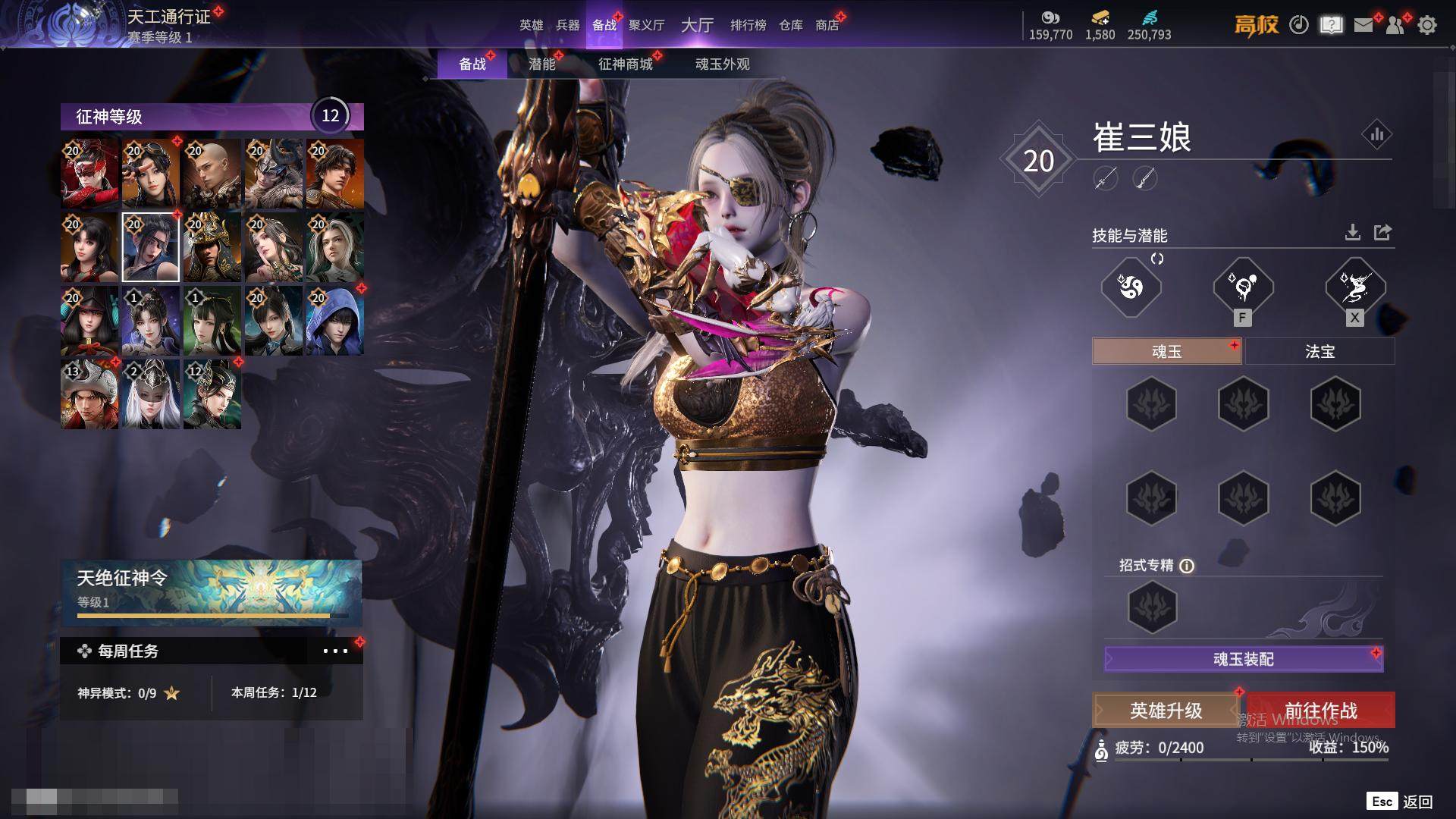The width and height of the screenshot is (1456, 819).
Task: Open hero statistics chart icon
Action: click(x=1376, y=135)
